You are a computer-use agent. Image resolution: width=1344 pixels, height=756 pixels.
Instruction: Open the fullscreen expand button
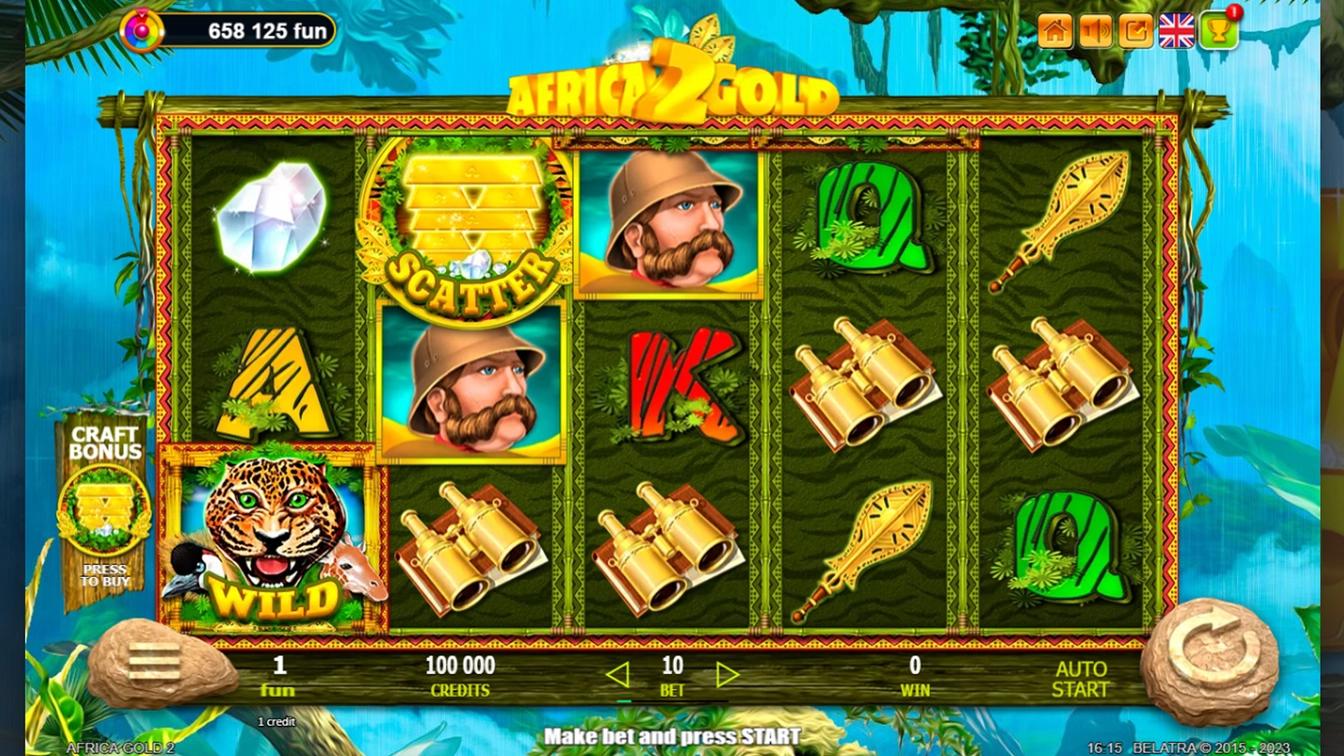[1136, 31]
